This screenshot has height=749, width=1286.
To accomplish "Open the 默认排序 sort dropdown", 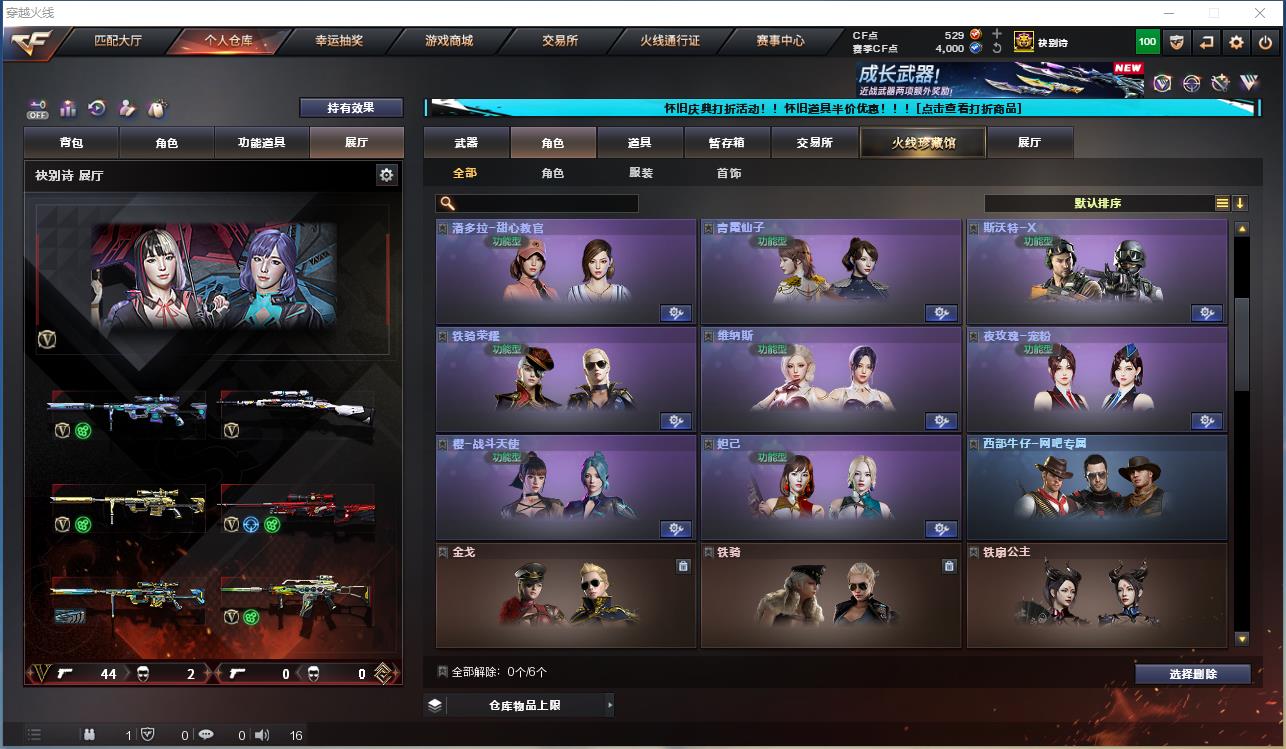I will tap(1099, 203).
